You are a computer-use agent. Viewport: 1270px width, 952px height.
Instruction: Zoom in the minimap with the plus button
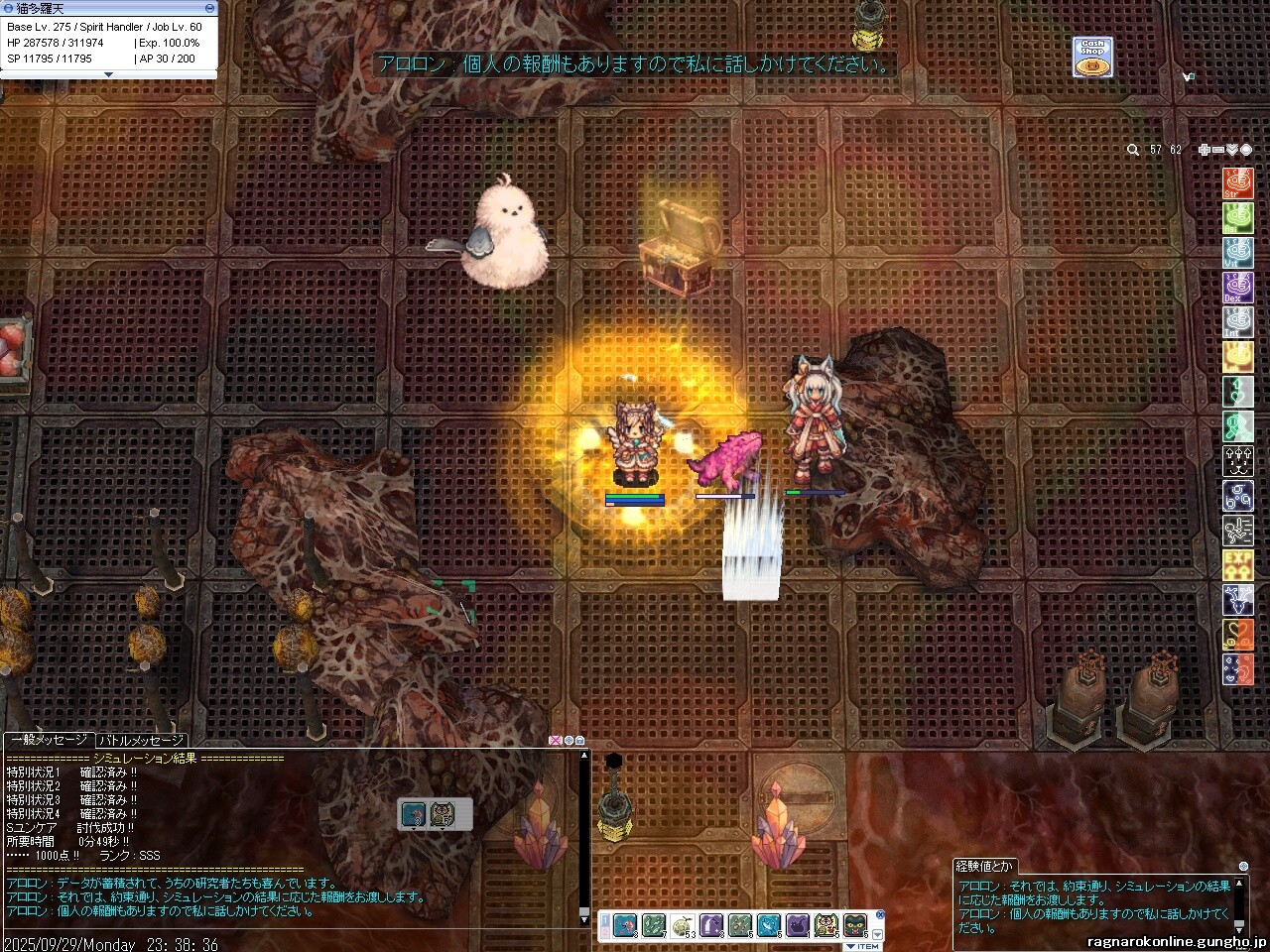pyautogui.click(x=1204, y=150)
